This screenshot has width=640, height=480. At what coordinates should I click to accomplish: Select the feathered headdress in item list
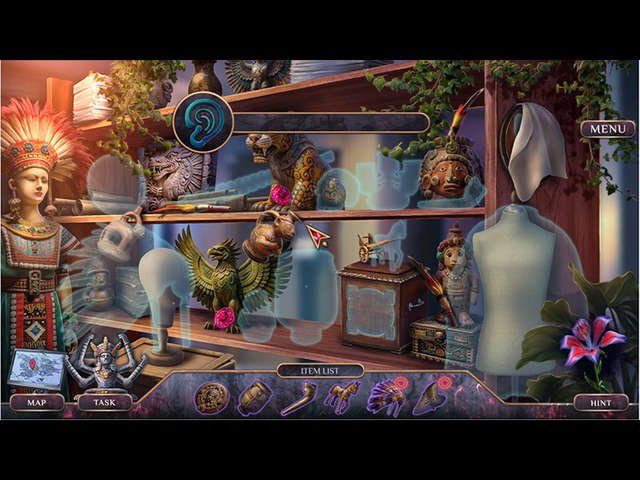[386, 399]
